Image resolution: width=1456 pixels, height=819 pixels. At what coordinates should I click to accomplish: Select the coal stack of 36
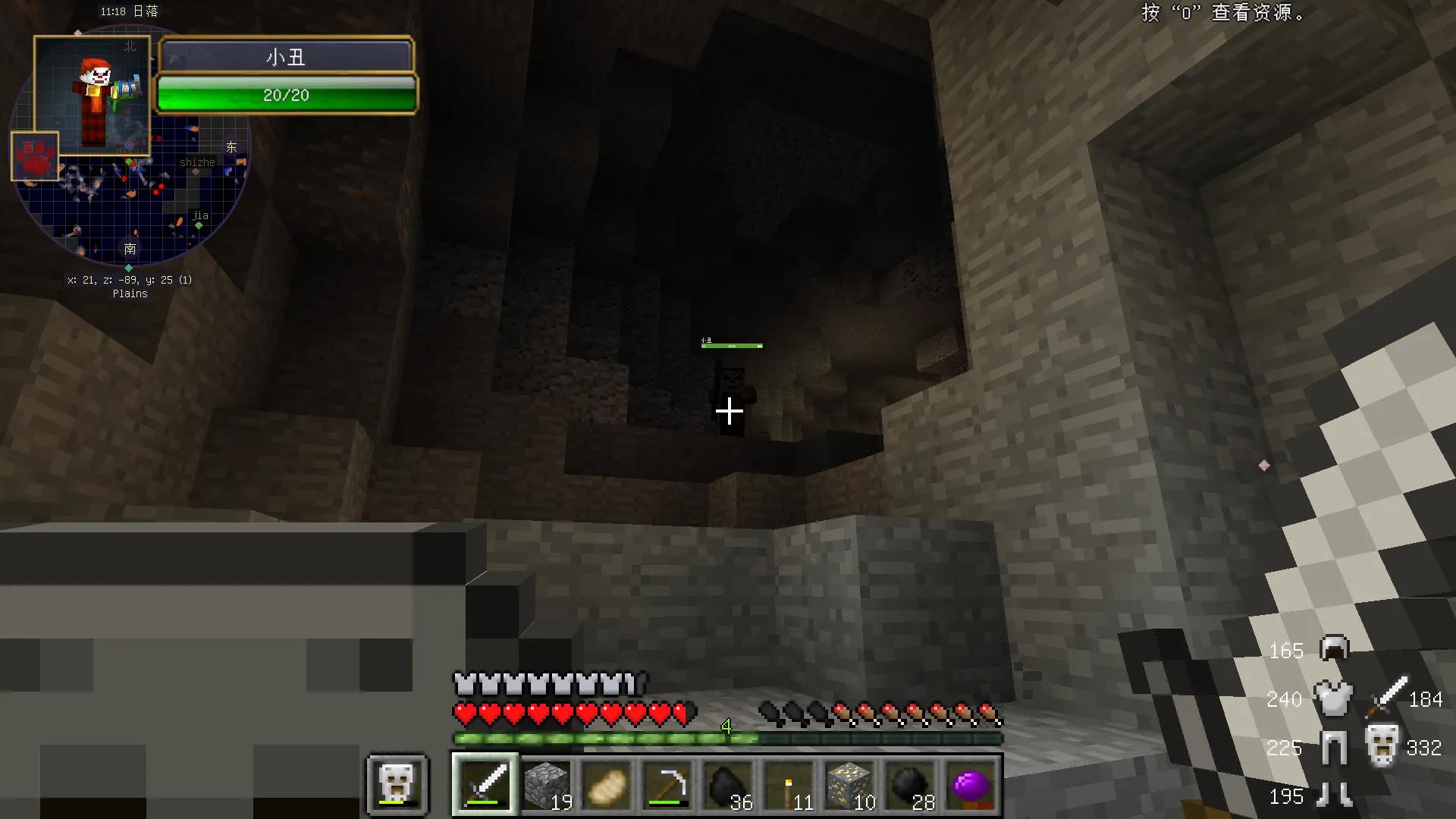pyautogui.click(x=728, y=784)
